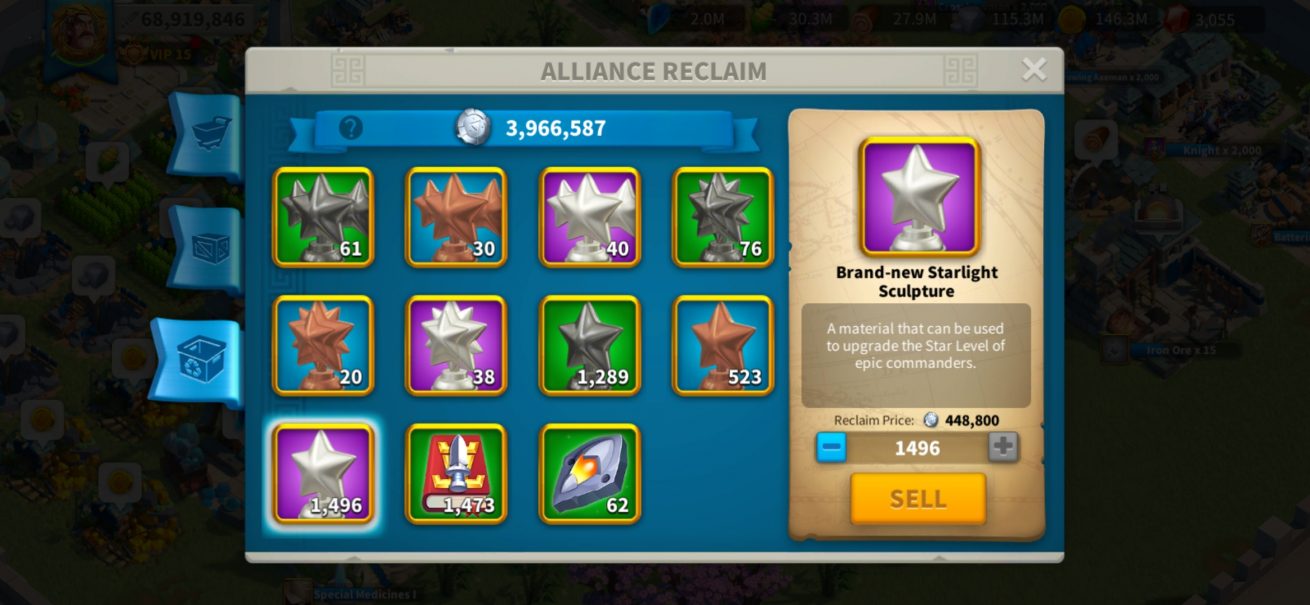Pick the spiky sculpture stack of 76
This screenshot has width=1310, height=605.
[723, 217]
